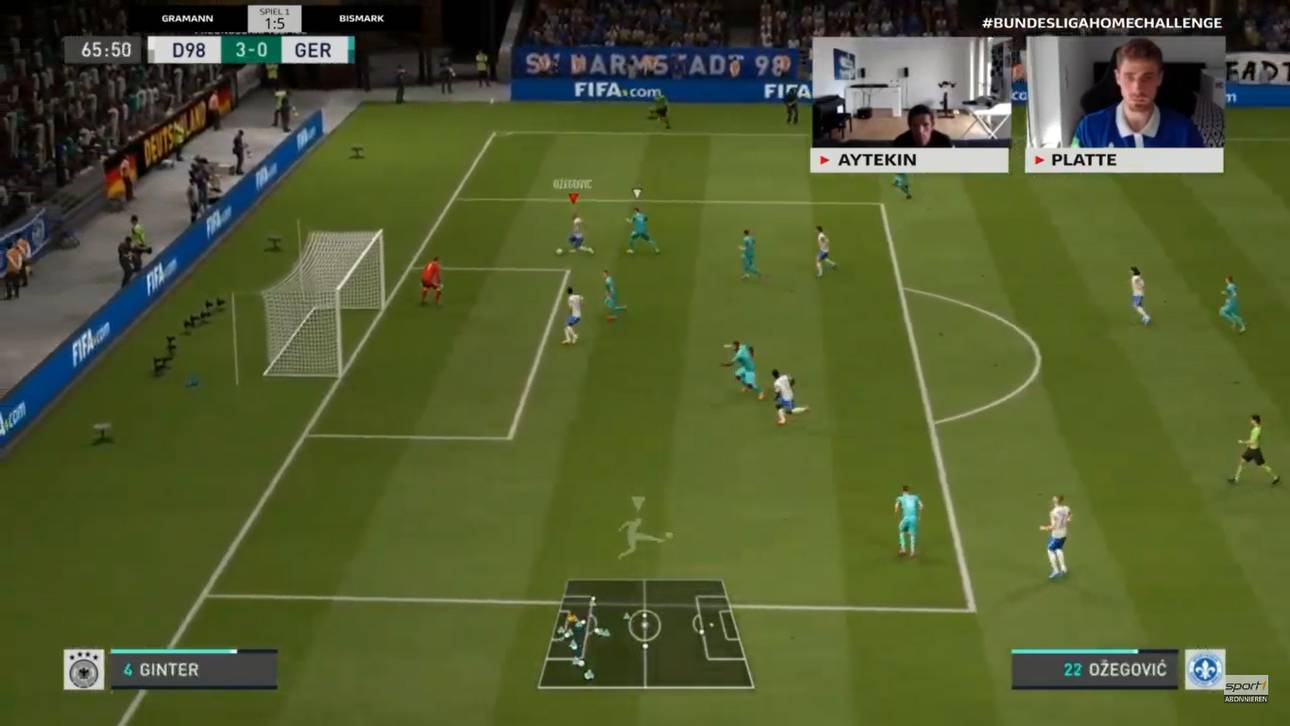Click the Darmstadt 98 club crest icon
This screenshot has height=726, width=1290.
[x=1205, y=670]
